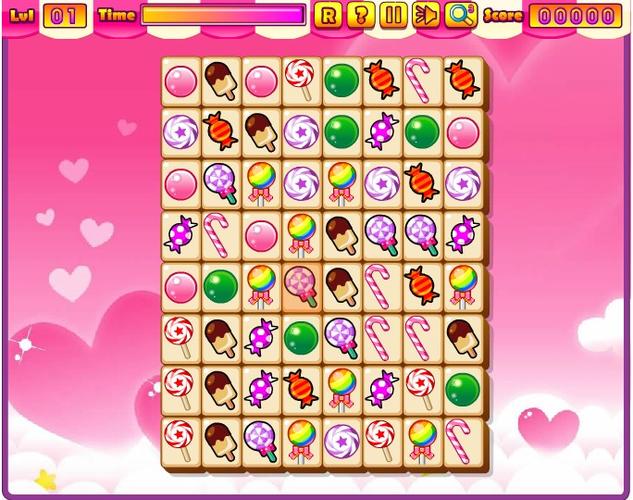This screenshot has width=633, height=500.
Task: Use the magnifying glass hint button
Action: [460, 15]
